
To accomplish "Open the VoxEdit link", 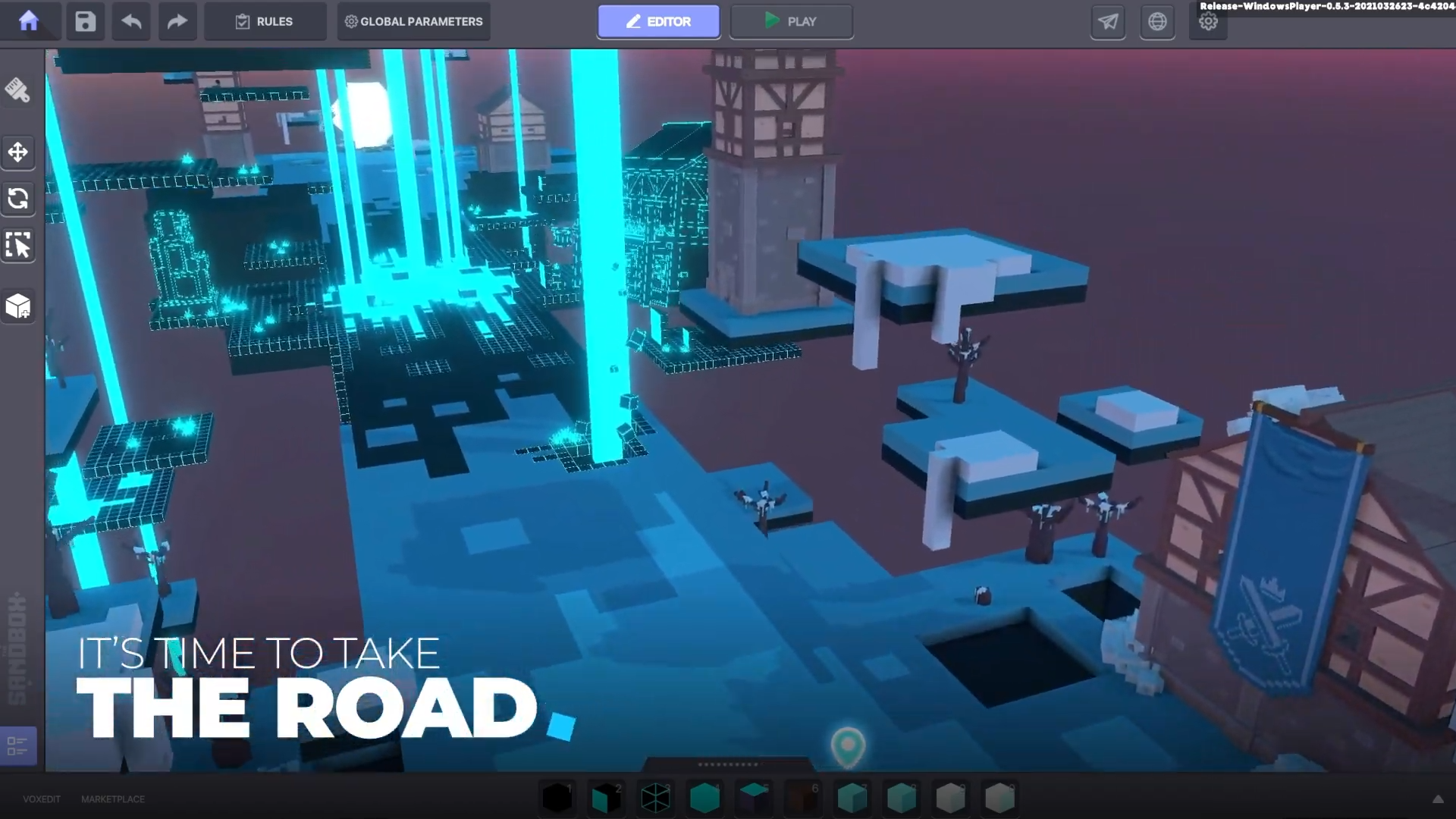I will pos(42,799).
